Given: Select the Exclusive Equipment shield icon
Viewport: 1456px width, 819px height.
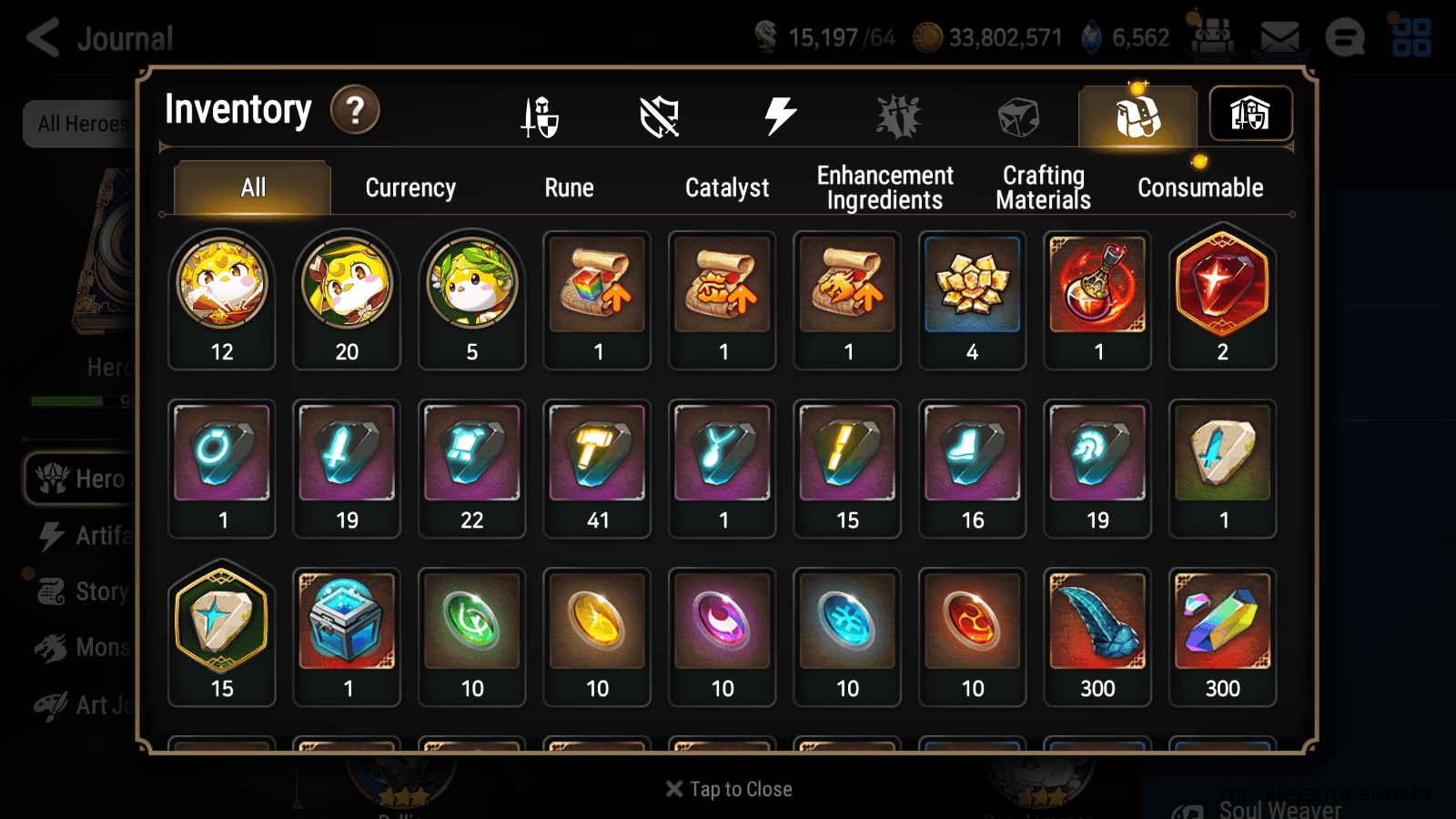Looking at the screenshot, I should coord(660,115).
